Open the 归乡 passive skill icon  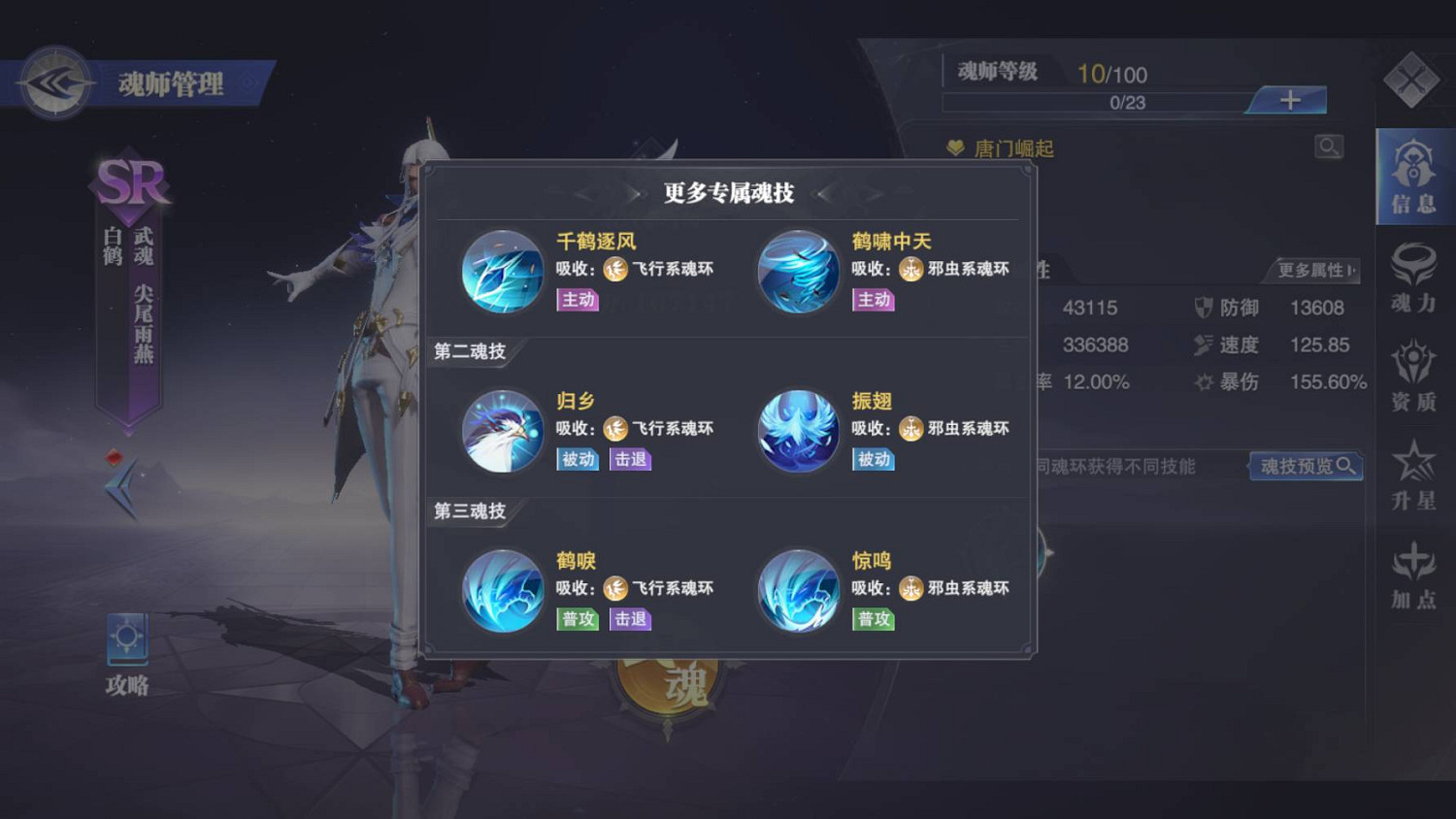(x=502, y=433)
